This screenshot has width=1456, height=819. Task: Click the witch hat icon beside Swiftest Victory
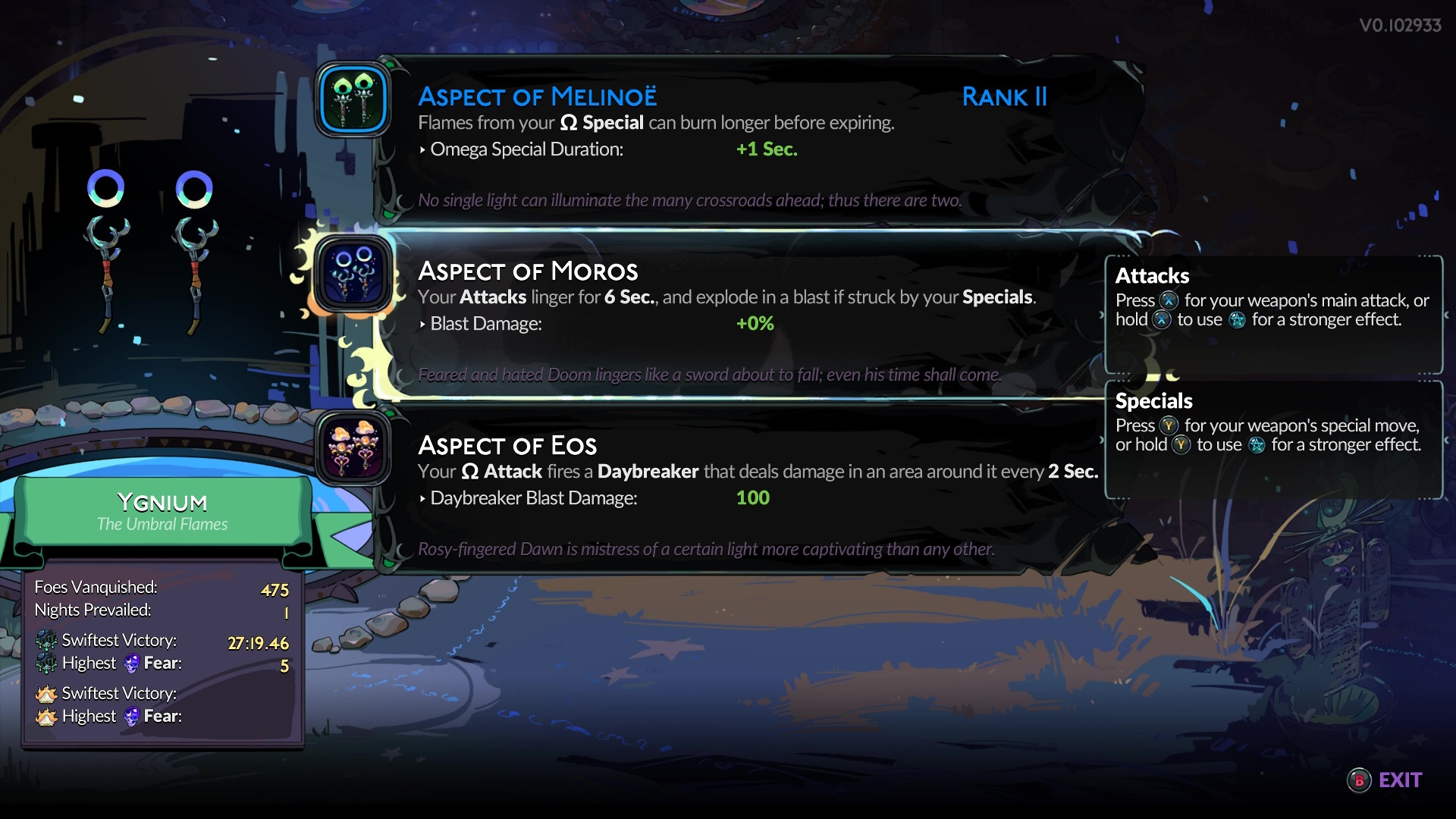[x=47, y=641]
